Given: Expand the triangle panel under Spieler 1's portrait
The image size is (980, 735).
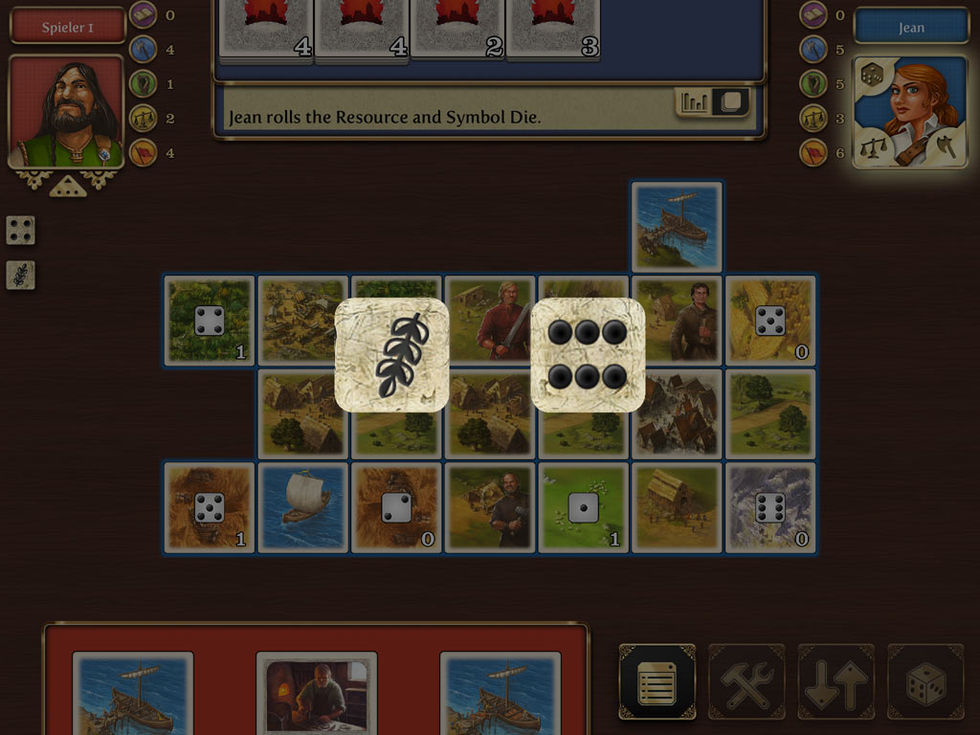Looking at the screenshot, I should tap(68, 186).
